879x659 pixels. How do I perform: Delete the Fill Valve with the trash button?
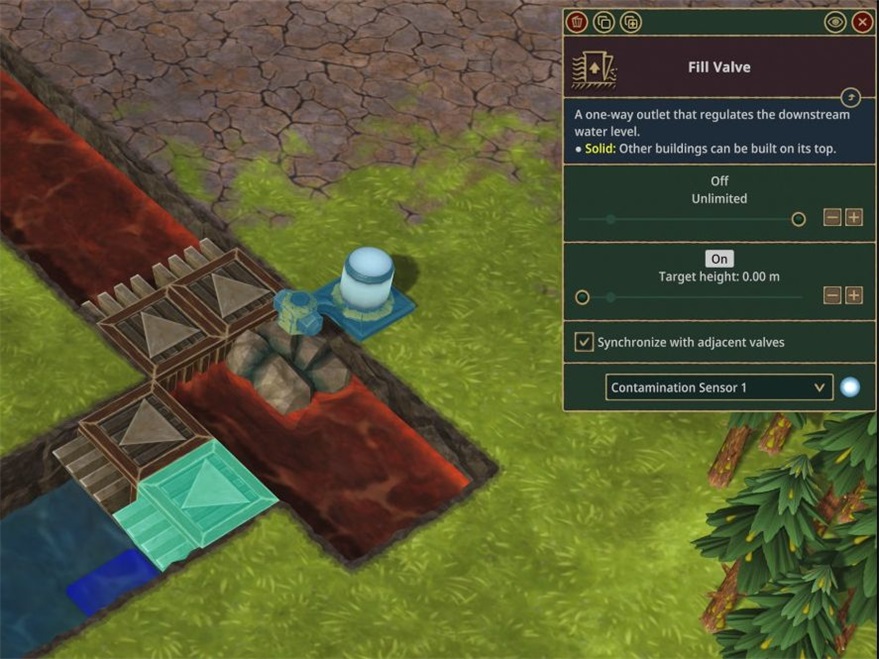click(576, 22)
